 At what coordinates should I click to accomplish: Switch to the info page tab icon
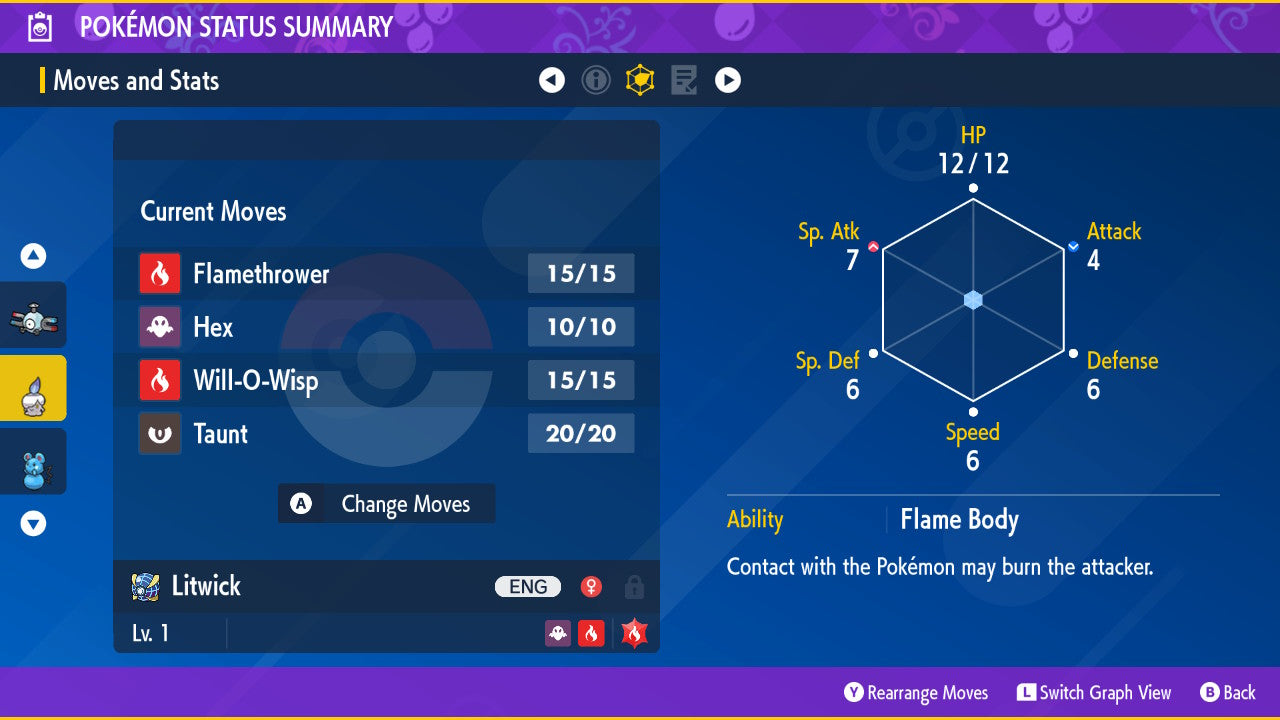[596, 80]
